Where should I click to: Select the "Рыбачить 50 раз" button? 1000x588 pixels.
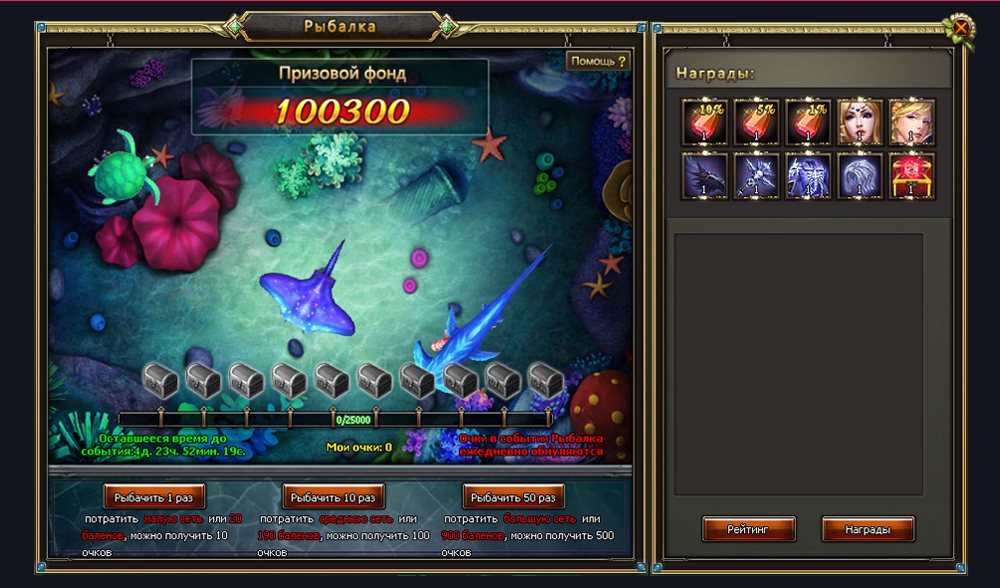tap(514, 496)
